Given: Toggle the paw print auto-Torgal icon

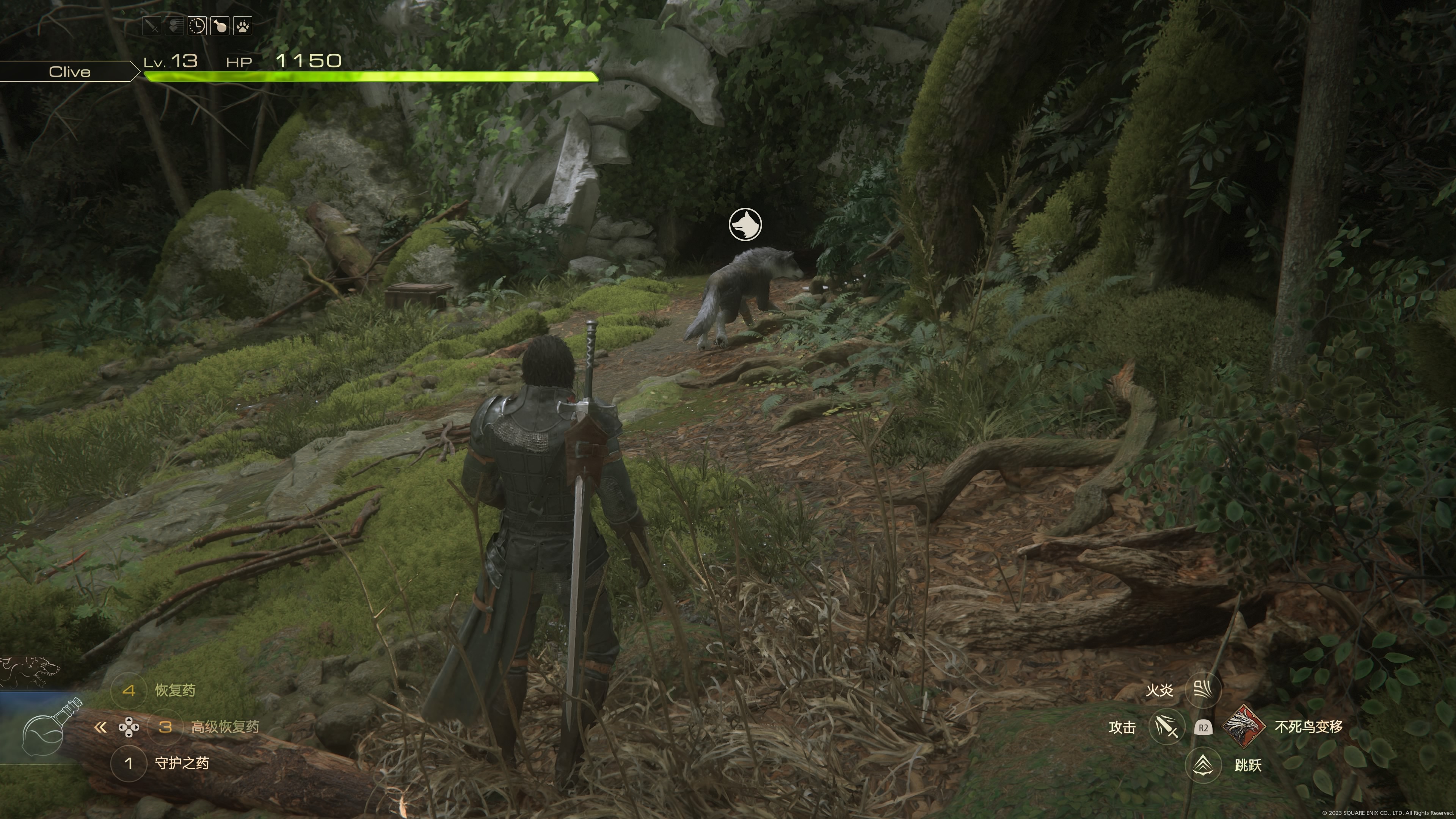Looking at the screenshot, I should click(243, 26).
